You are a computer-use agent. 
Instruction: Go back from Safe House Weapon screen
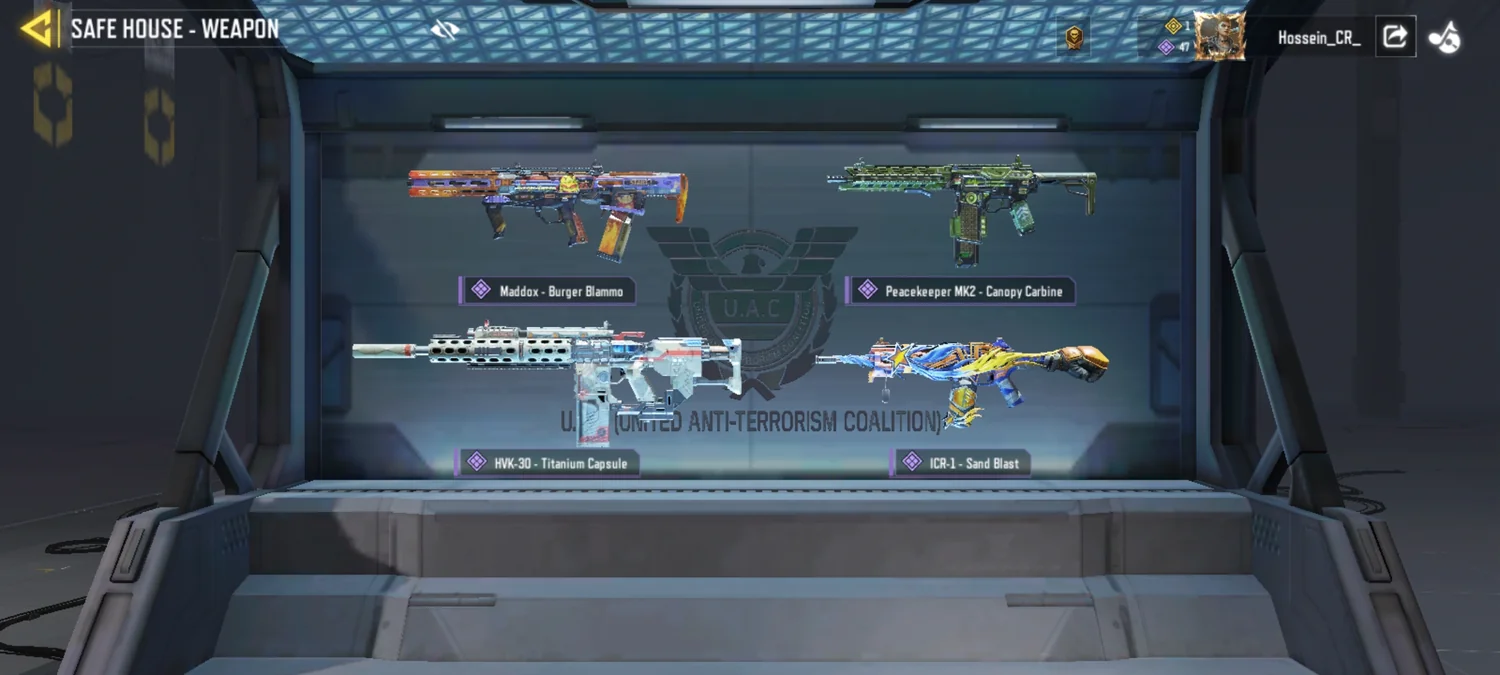pos(38,29)
